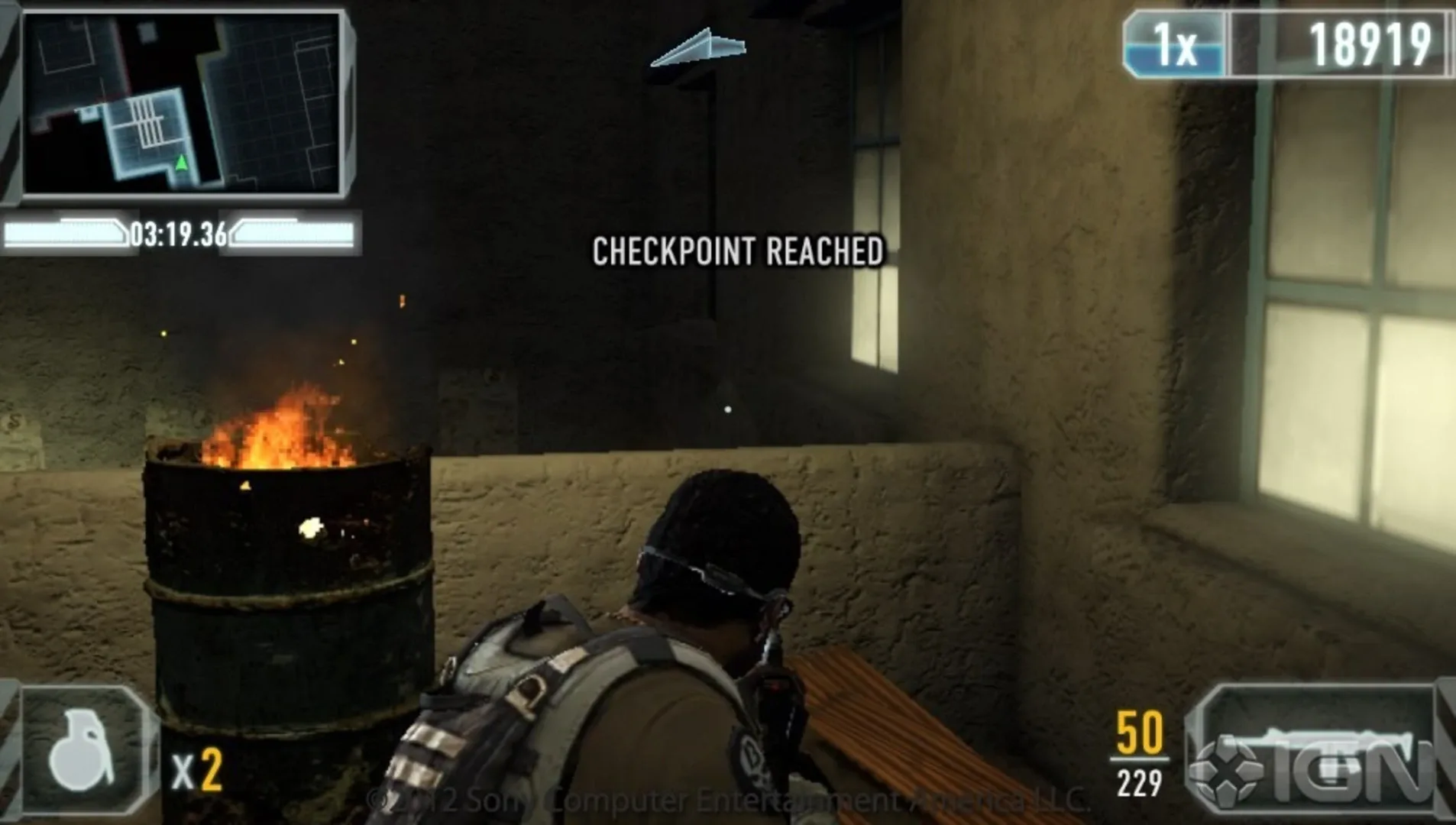Image resolution: width=1456 pixels, height=825 pixels.
Task: Click the CHECKPOINT REACHED notification
Action: click(737, 247)
